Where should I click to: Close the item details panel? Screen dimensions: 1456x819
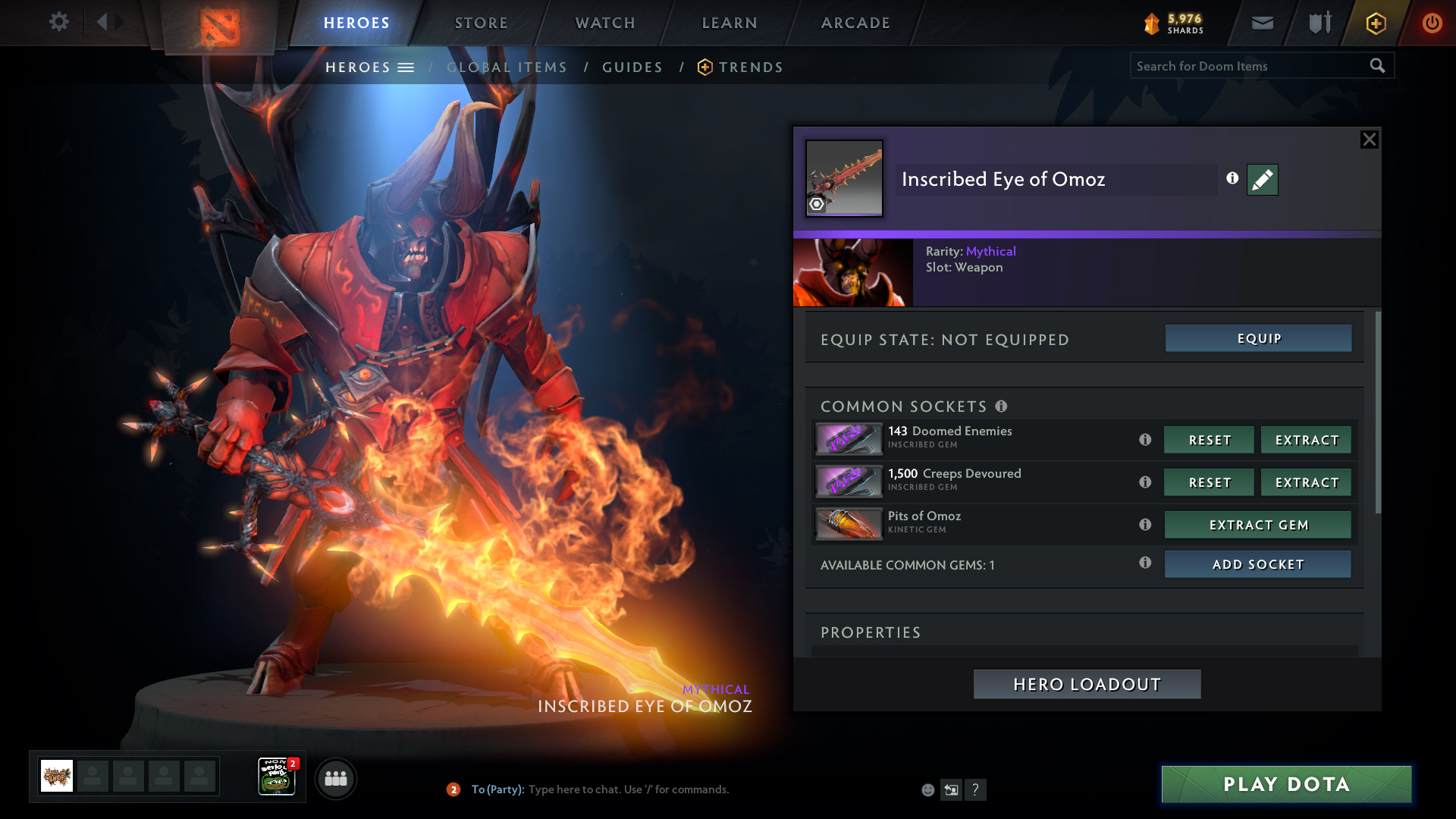[x=1369, y=140]
